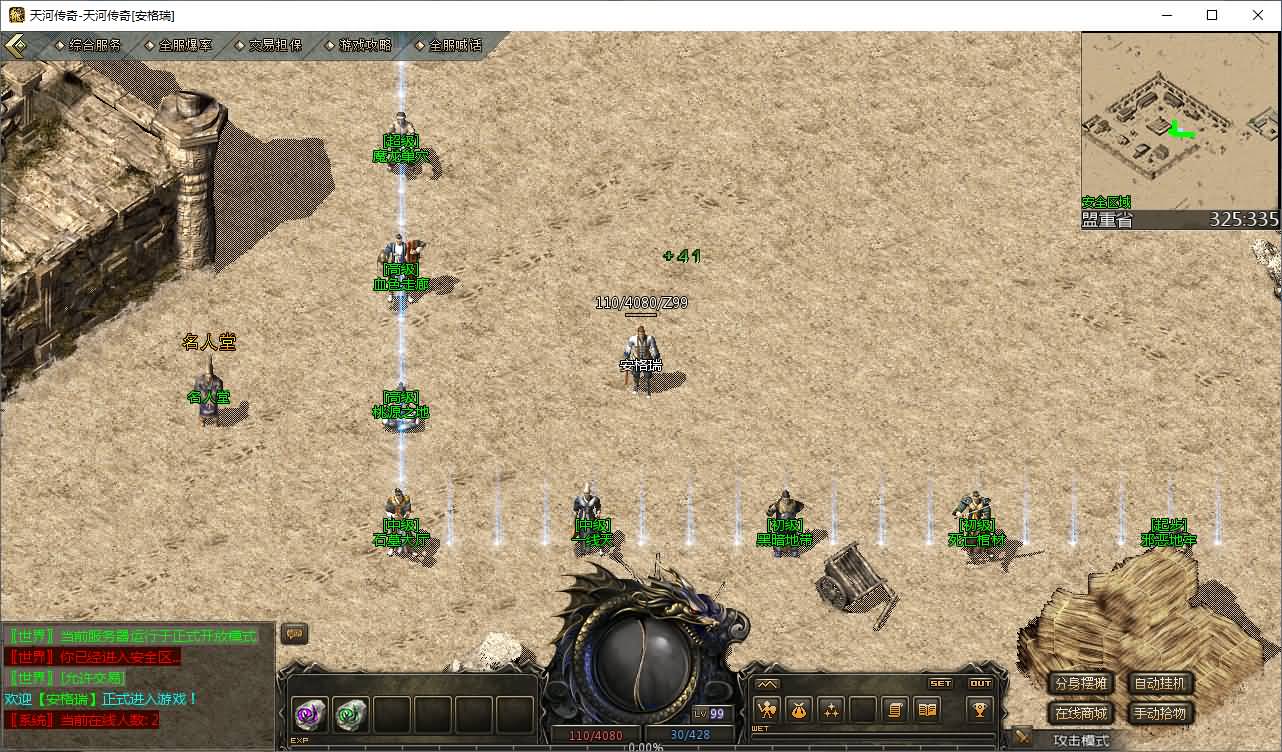Maximize the game window
1282x752 pixels.
click(1212, 15)
